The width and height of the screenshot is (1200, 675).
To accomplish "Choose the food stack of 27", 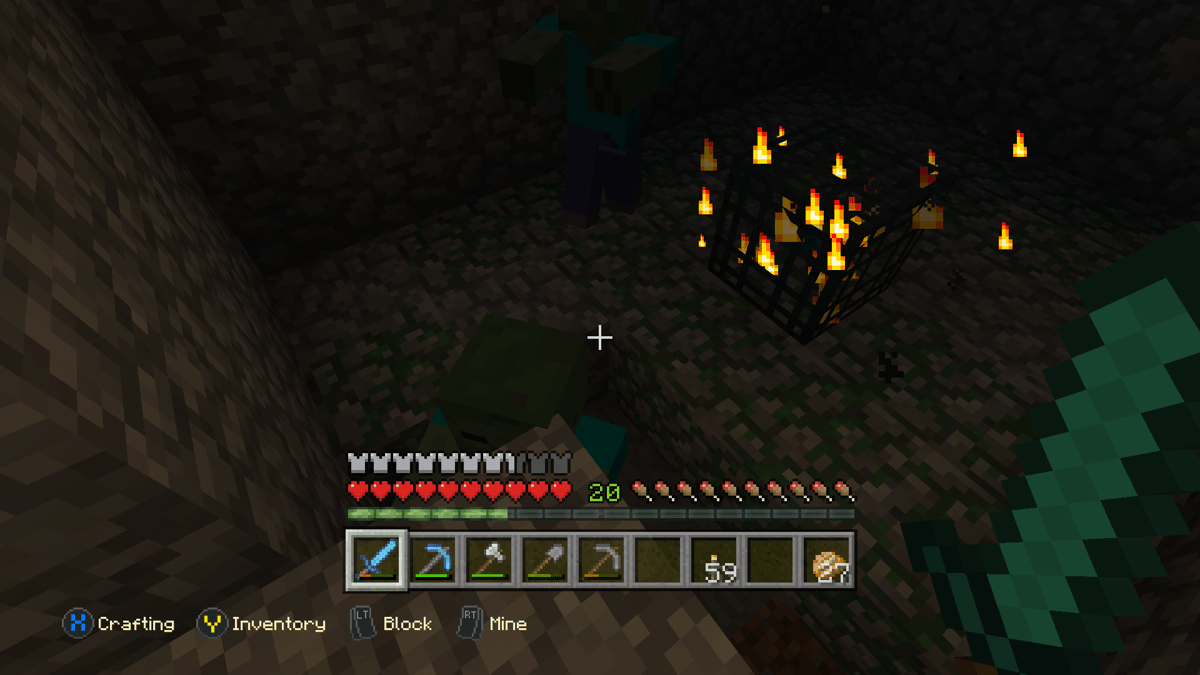I will tap(828, 560).
